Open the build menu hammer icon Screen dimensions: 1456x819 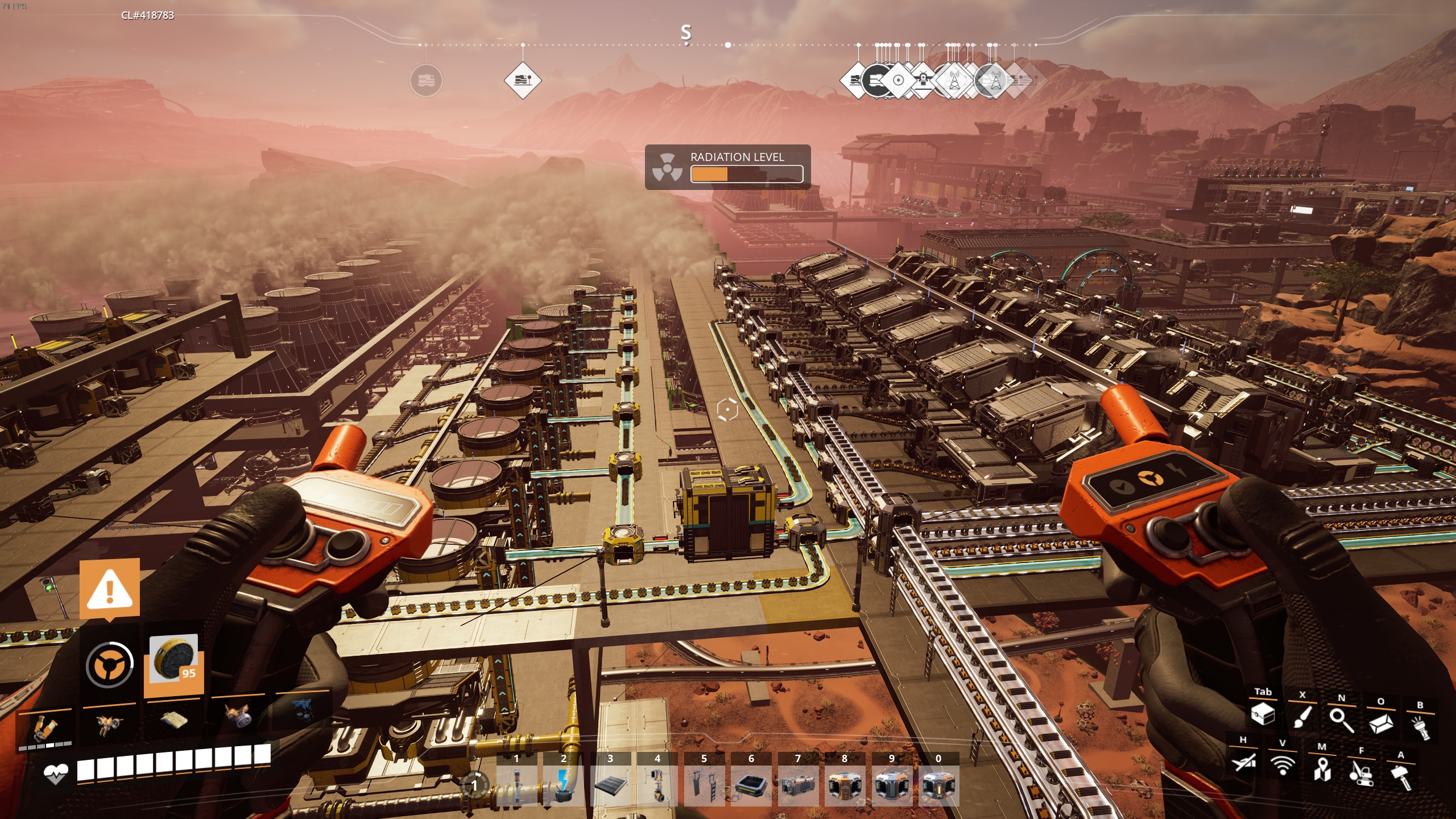click(1400, 776)
